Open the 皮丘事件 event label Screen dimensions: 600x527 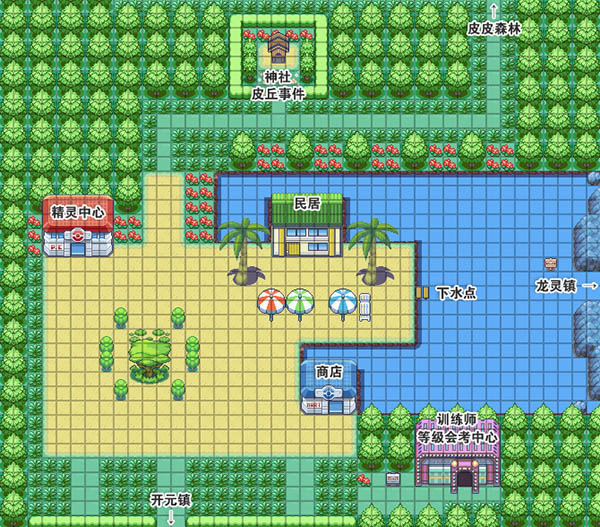pos(277,92)
